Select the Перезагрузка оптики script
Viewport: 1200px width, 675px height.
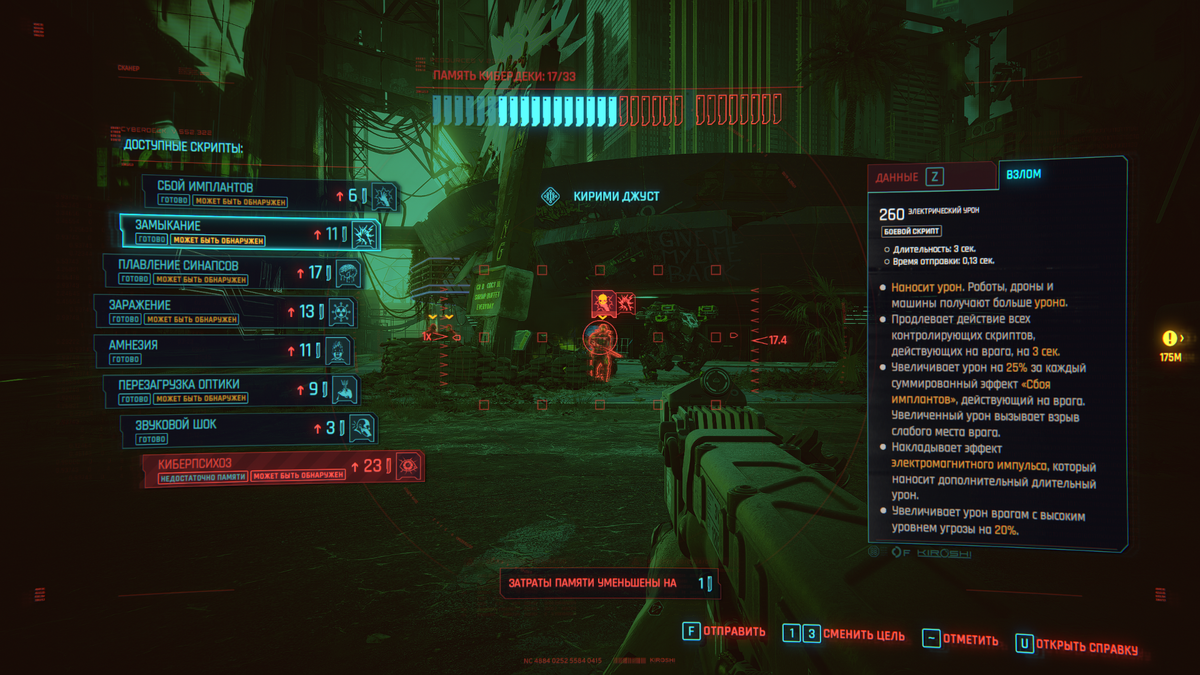[231, 390]
